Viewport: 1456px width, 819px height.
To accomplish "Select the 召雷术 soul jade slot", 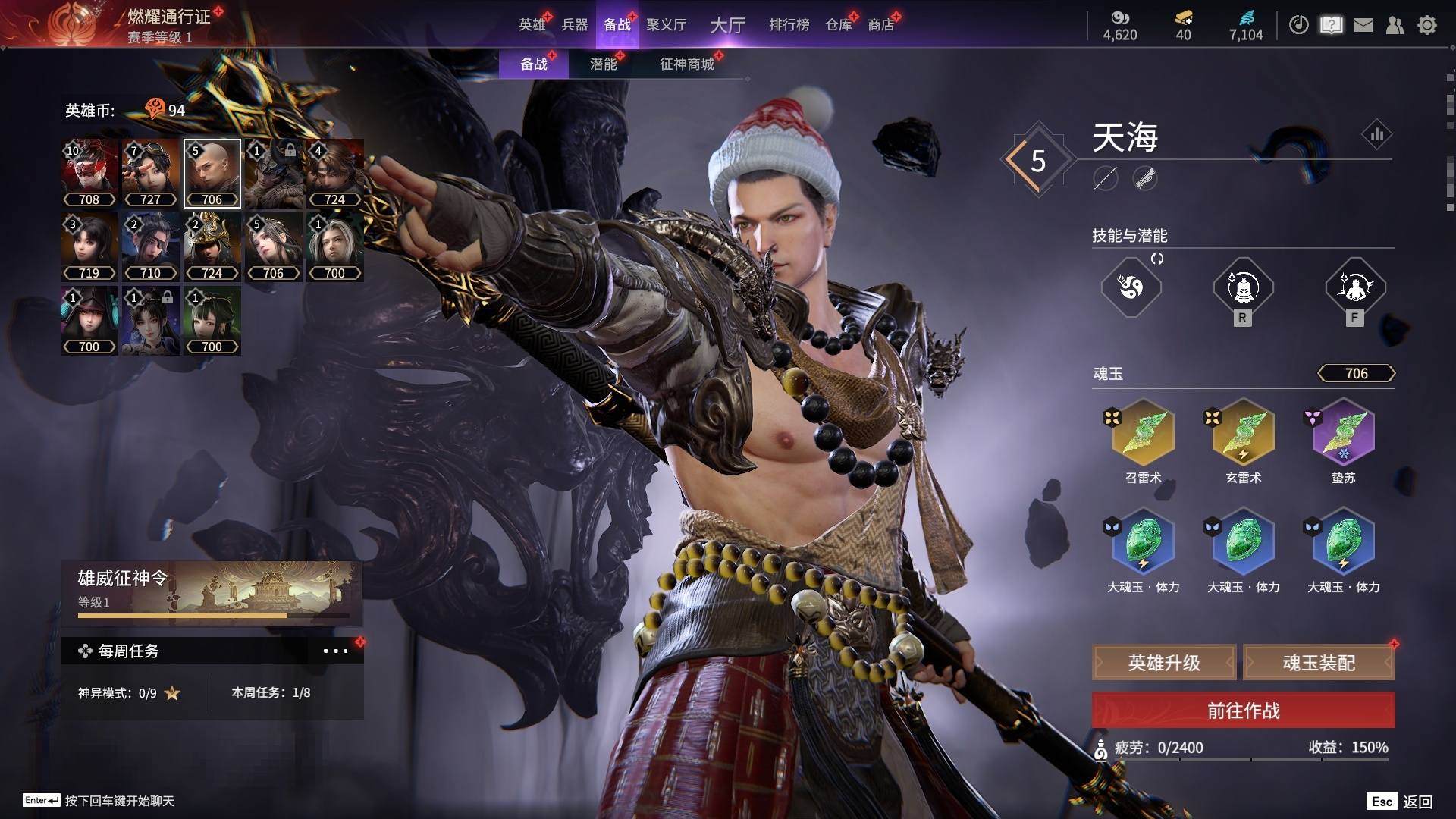I will (1143, 434).
